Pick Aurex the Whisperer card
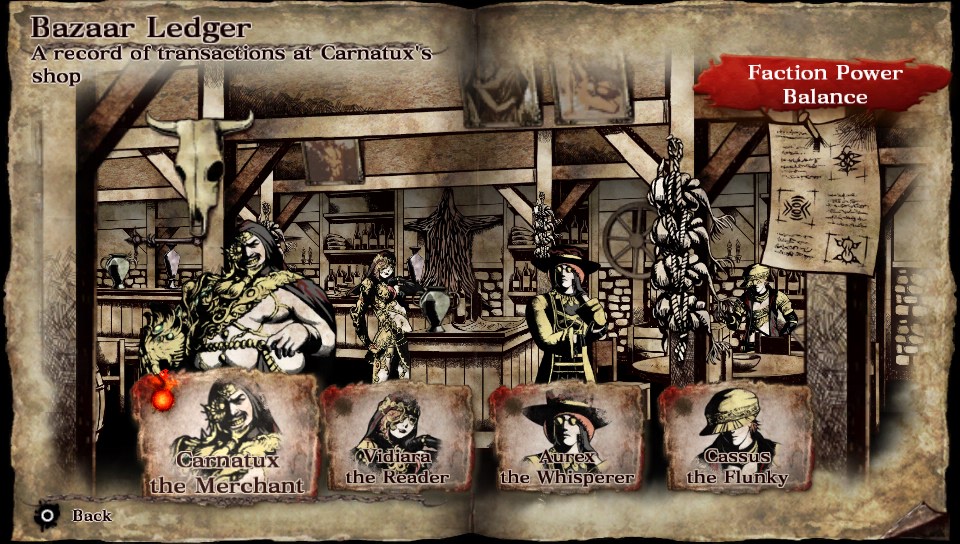The height and width of the screenshot is (544, 960). point(567,438)
